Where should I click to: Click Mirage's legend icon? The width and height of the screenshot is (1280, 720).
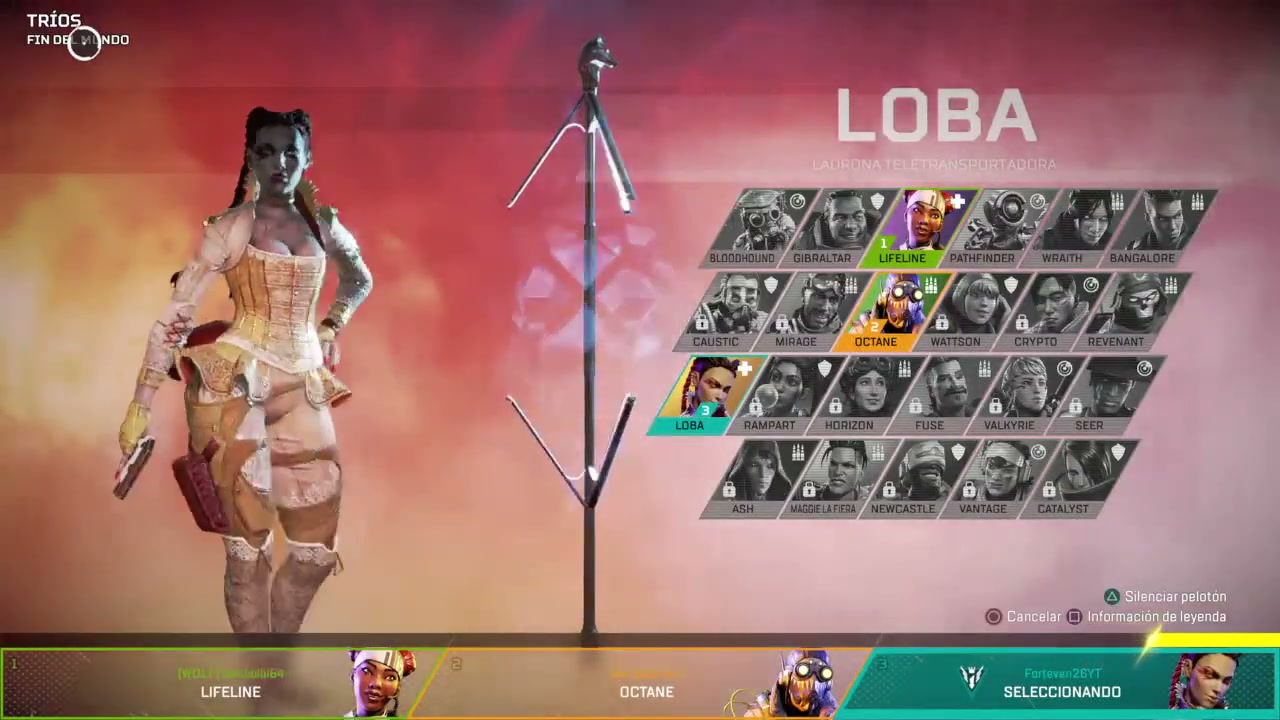tap(796, 307)
